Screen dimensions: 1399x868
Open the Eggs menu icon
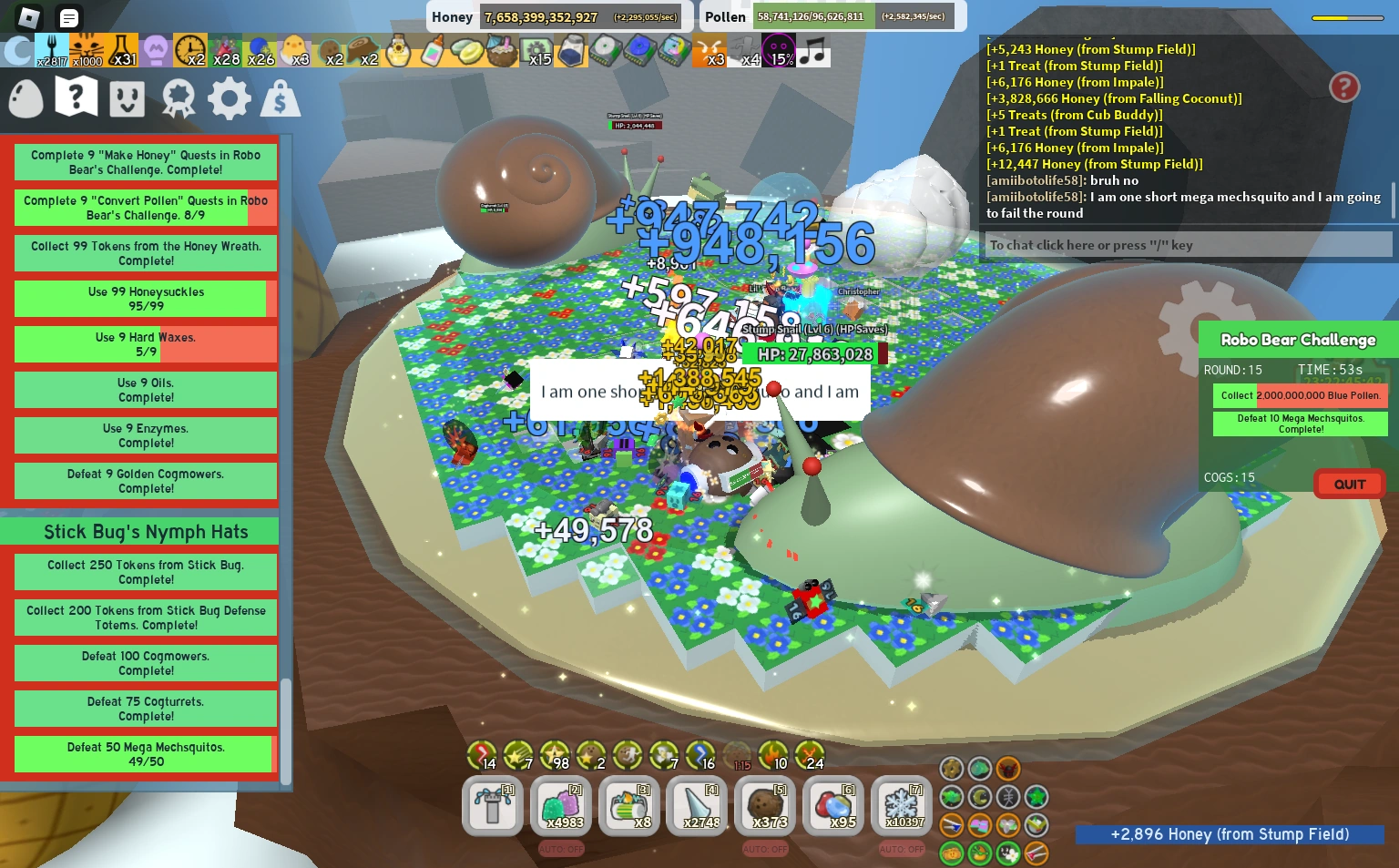point(25,97)
